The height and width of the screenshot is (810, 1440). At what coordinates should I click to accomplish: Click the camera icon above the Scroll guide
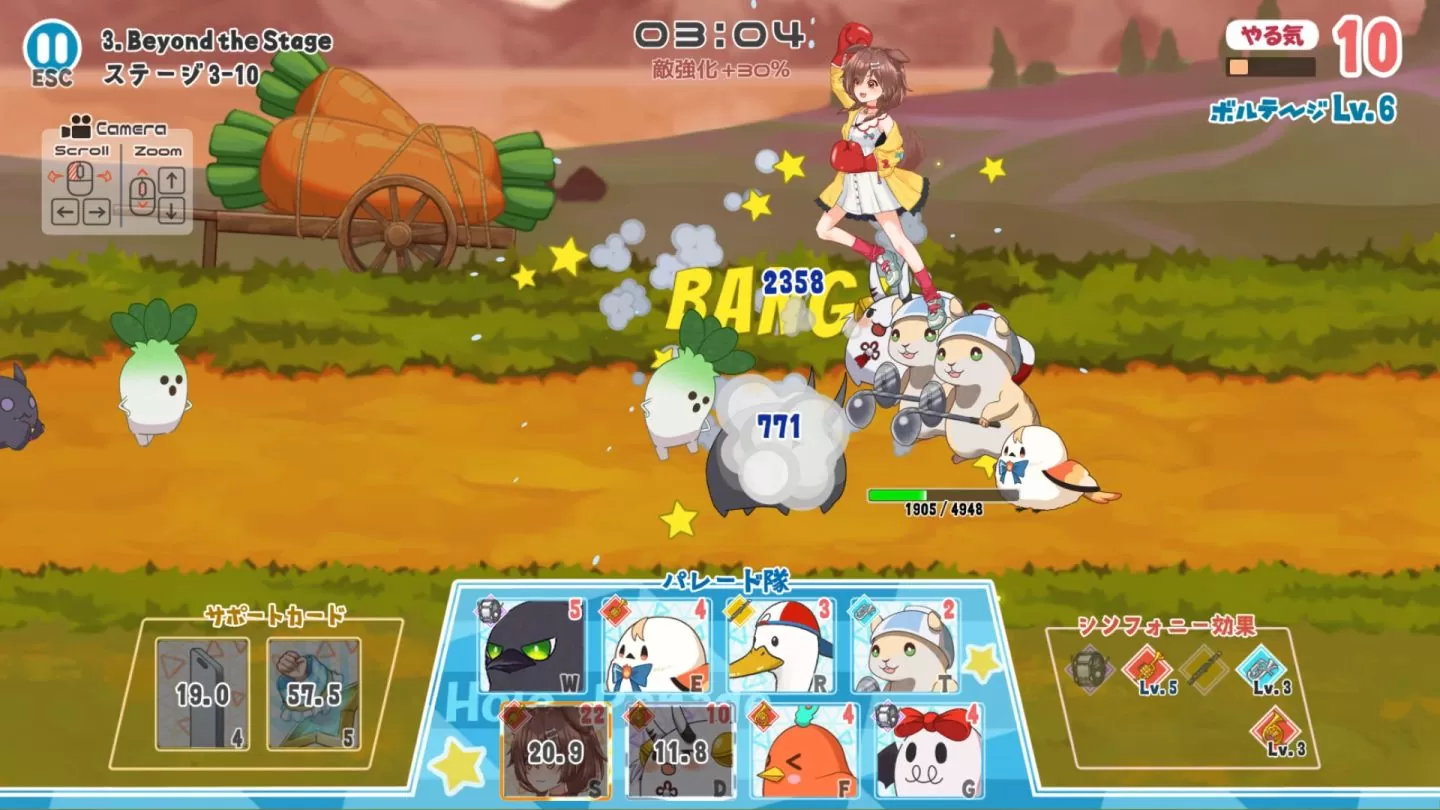pos(74,128)
